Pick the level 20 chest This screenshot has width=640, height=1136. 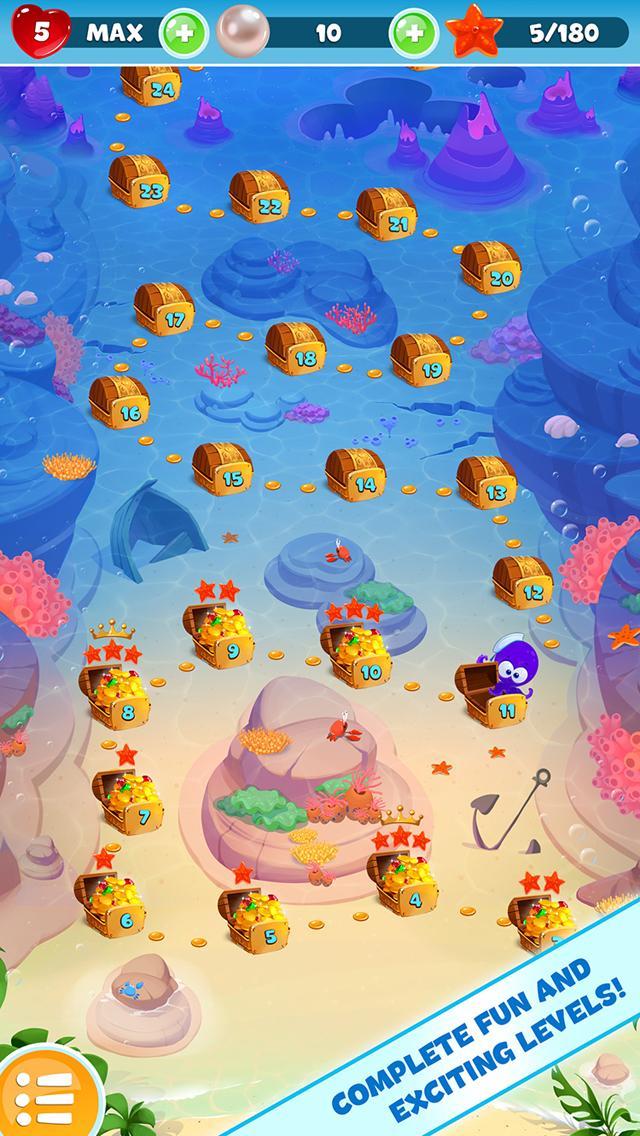tap(490, 267)
